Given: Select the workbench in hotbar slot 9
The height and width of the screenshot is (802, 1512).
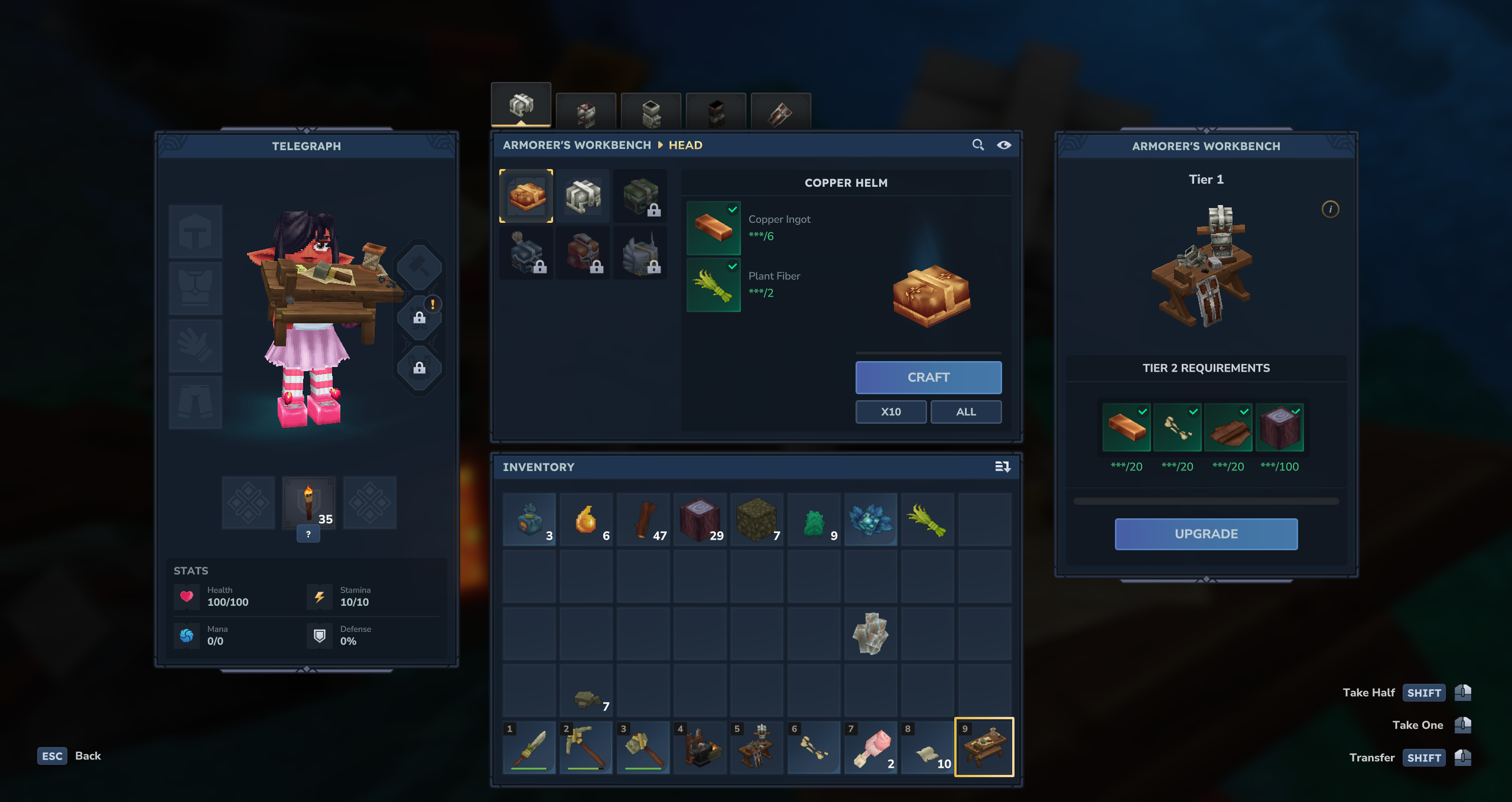Looking at the screenshot, I should tap(984, 747).
